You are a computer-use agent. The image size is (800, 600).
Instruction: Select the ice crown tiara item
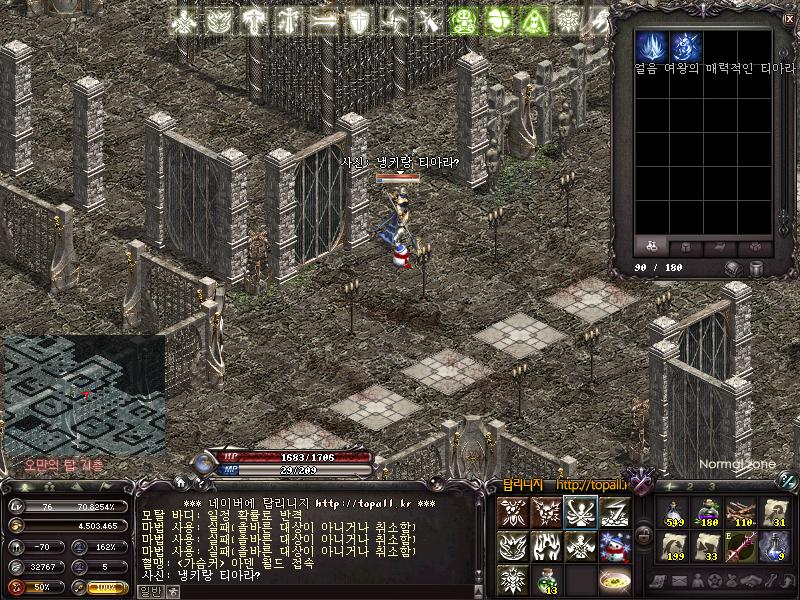click(651, 46)
